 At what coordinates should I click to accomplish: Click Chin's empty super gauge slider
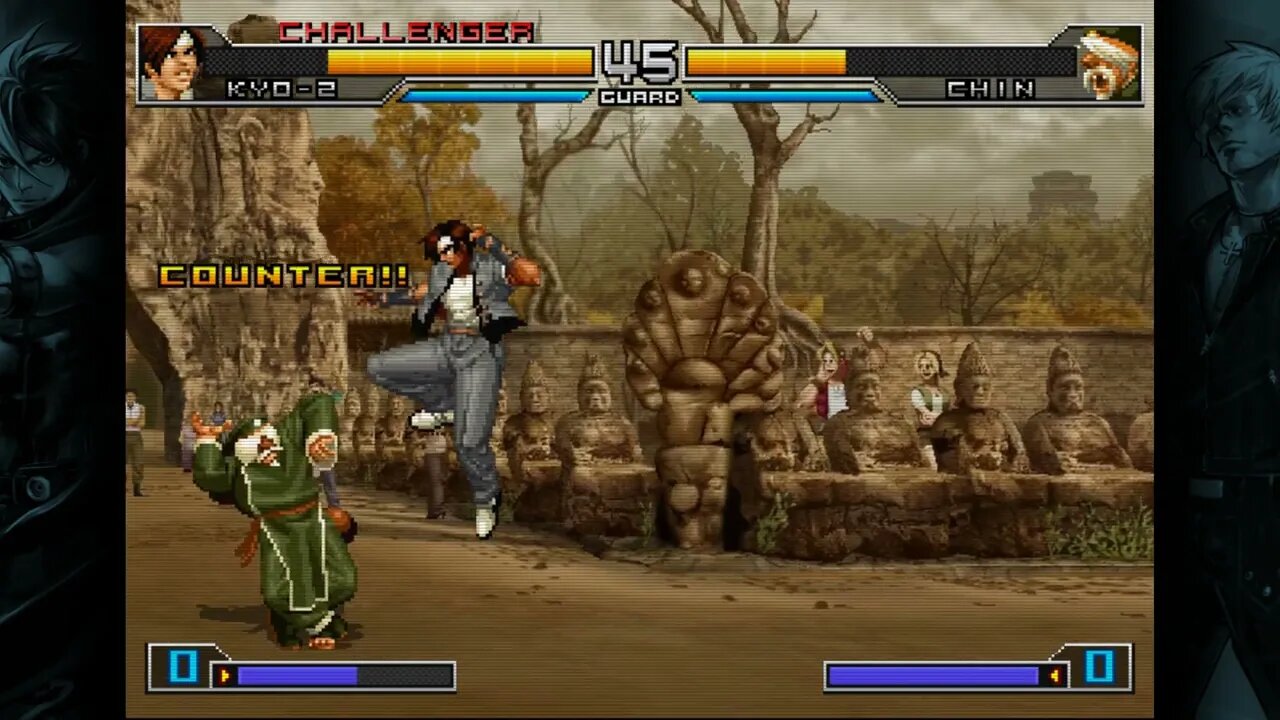click(940, 675)
